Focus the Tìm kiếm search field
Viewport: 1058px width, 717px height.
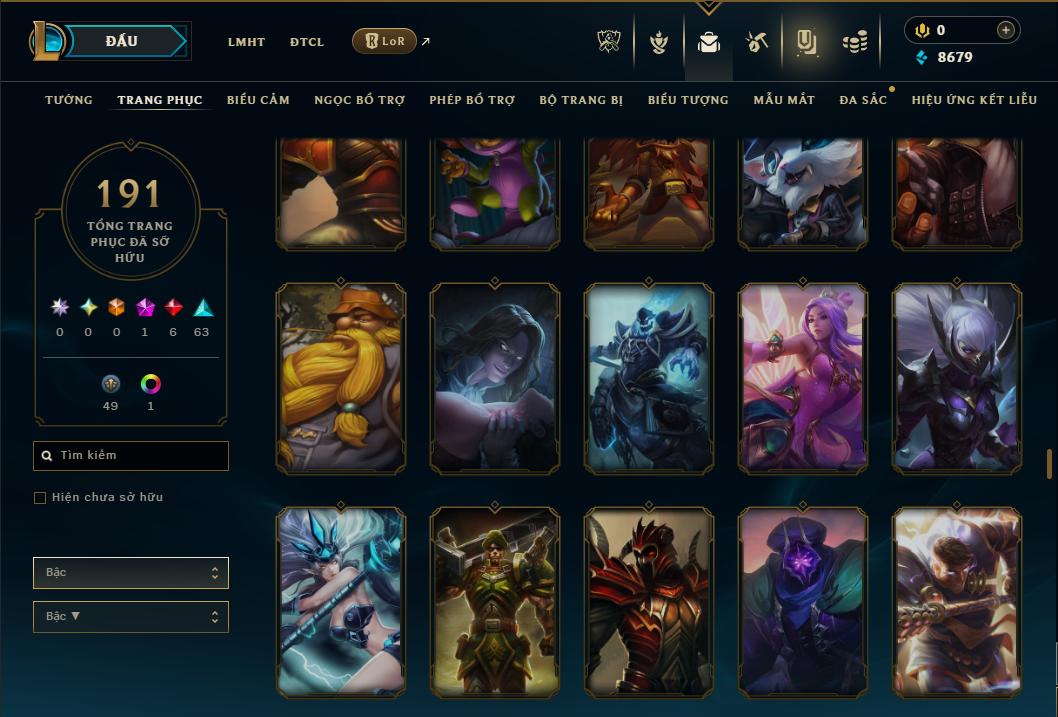click(x=131, y=456)
